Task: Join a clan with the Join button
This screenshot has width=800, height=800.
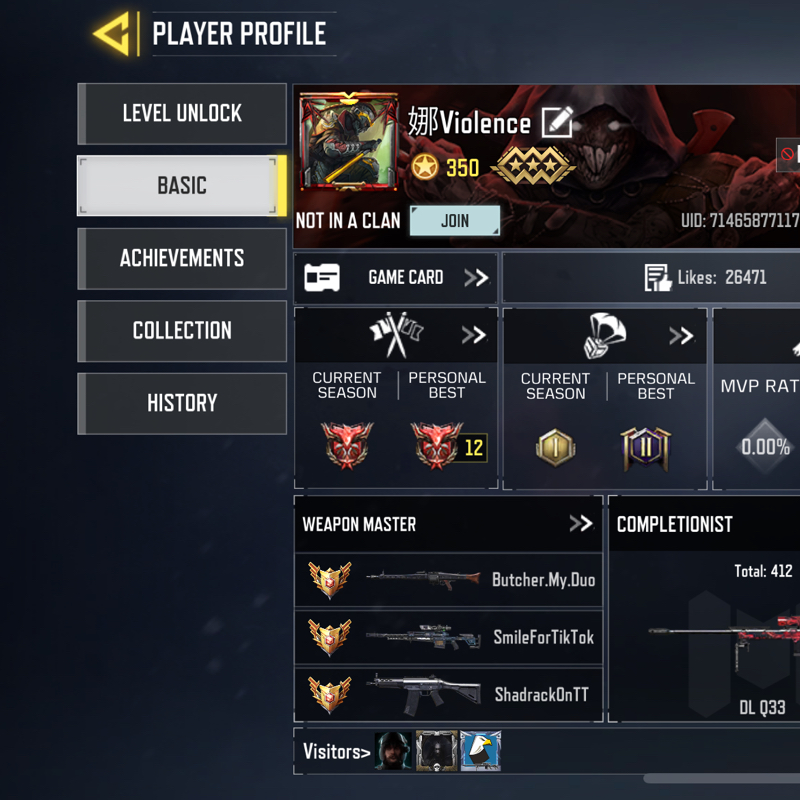Action: (455, 221)
